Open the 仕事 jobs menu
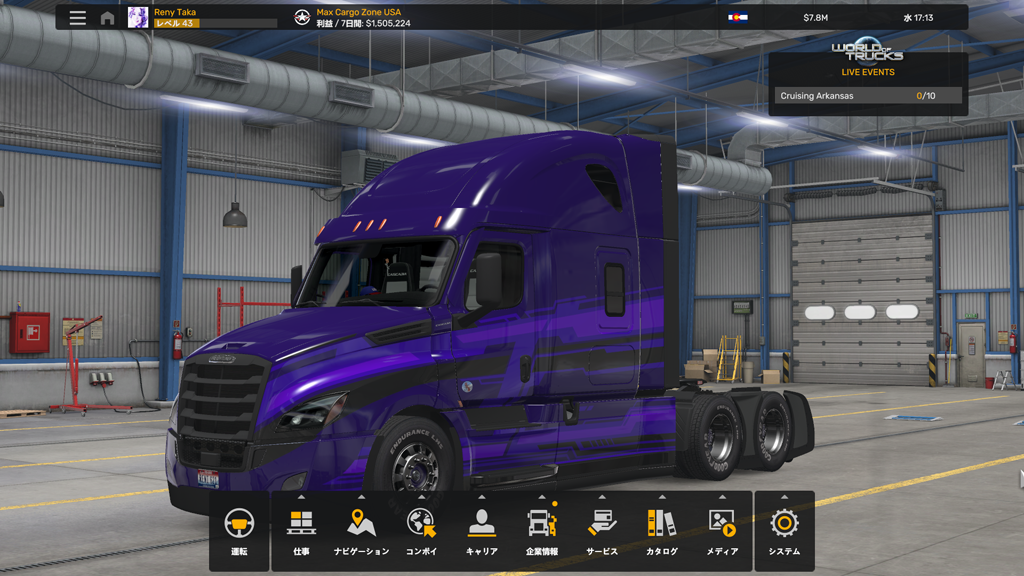The width and height of the screenshot is (1024, 576). click(301, 531)
